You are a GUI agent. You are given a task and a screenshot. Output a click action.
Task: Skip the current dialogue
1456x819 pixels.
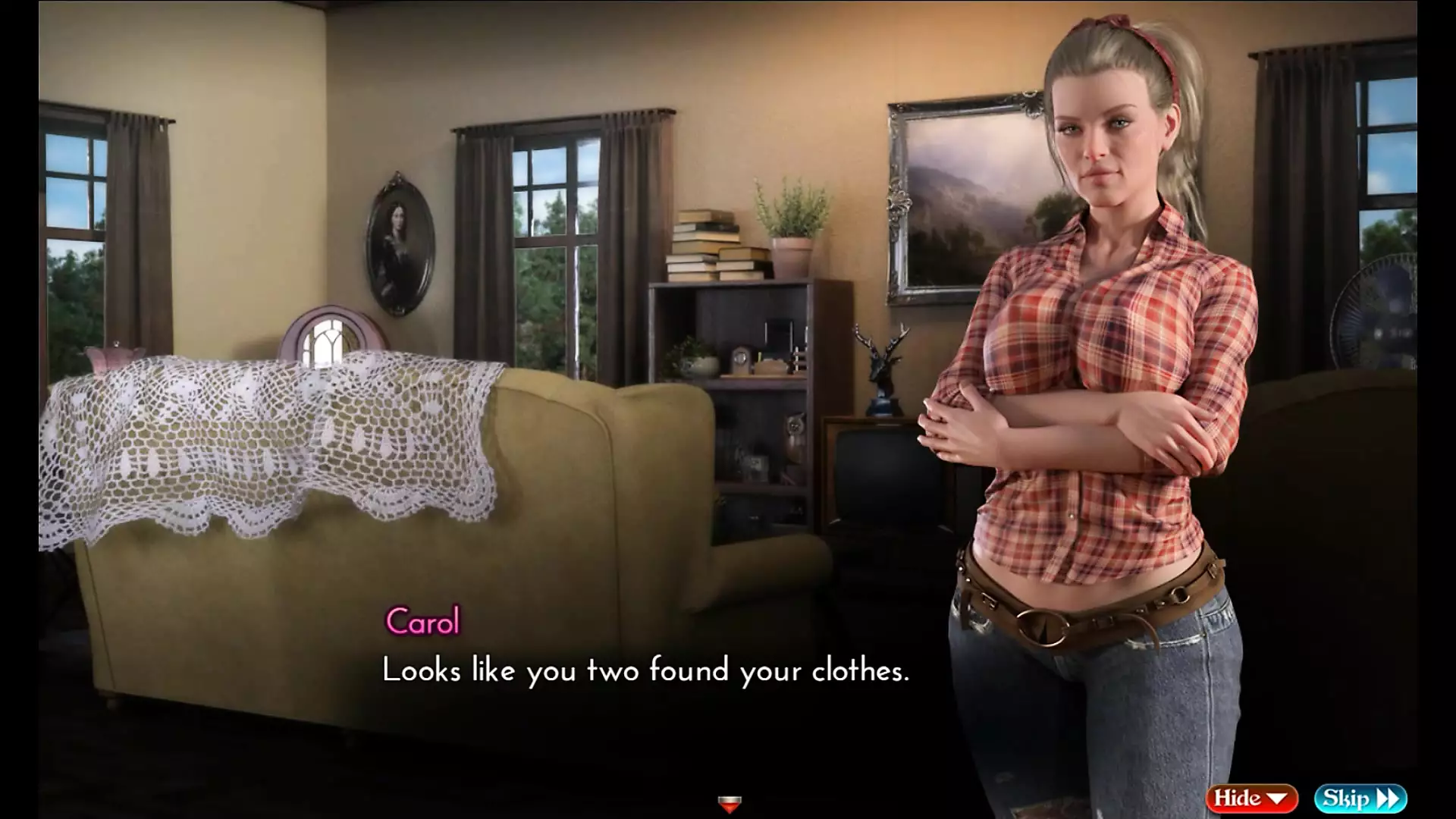1360,799
